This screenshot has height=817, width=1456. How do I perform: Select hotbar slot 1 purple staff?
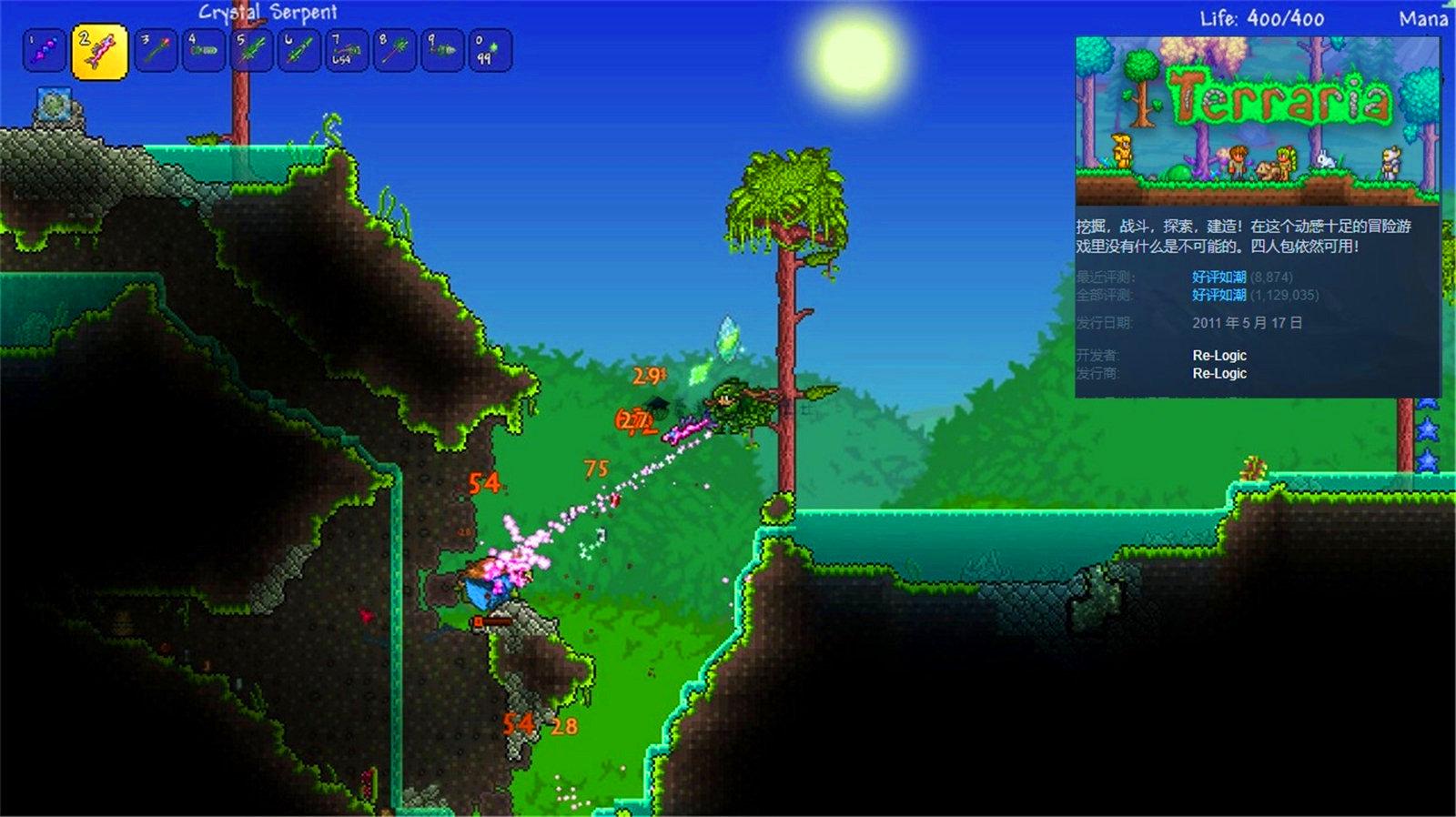[x=44, y=51]
